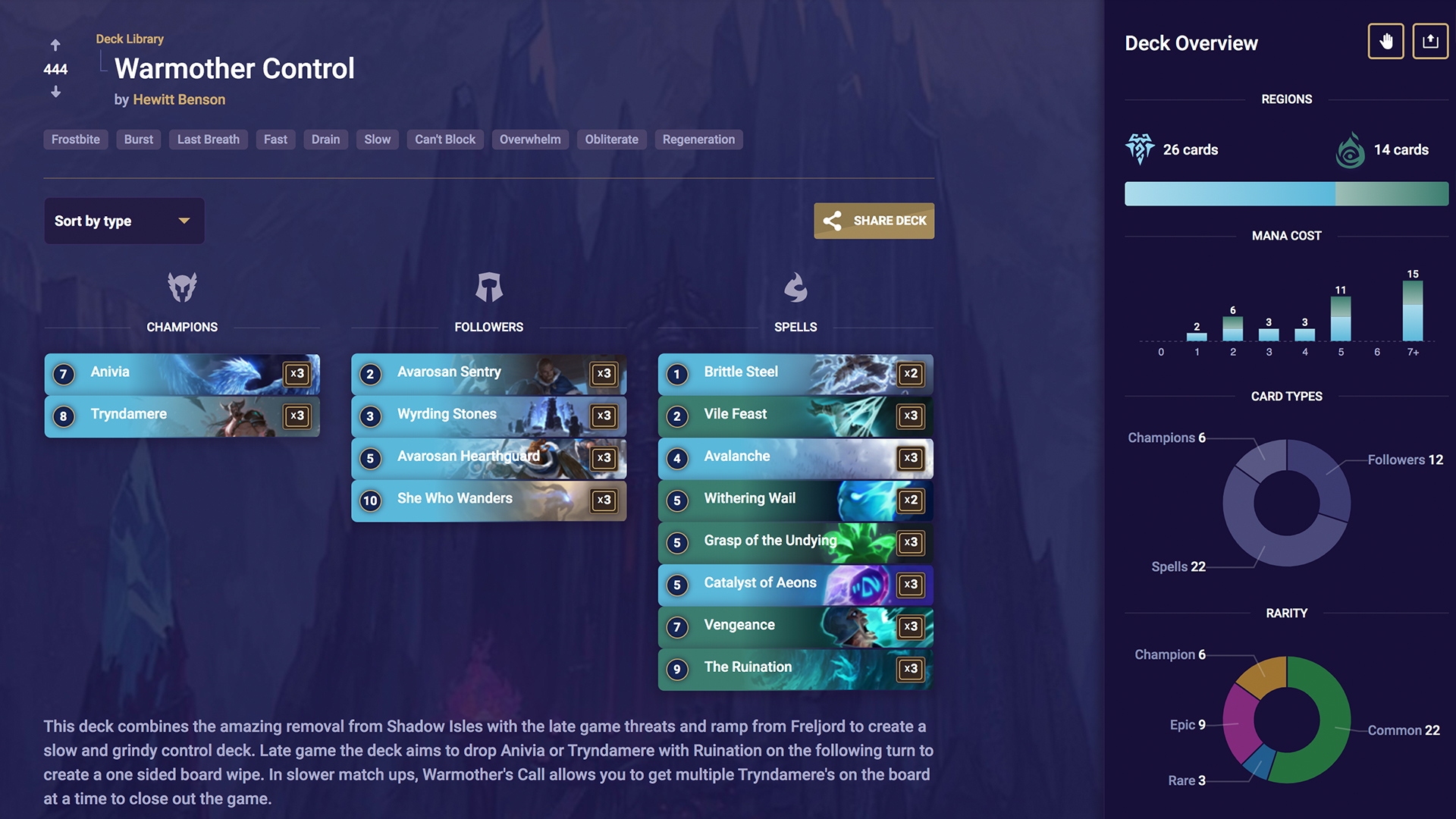The height and width of the screenshot is (819, 1456).
Task: Toggle the Frostbite keyword tag
Action: pyautogui.click(x=75, y=140)
